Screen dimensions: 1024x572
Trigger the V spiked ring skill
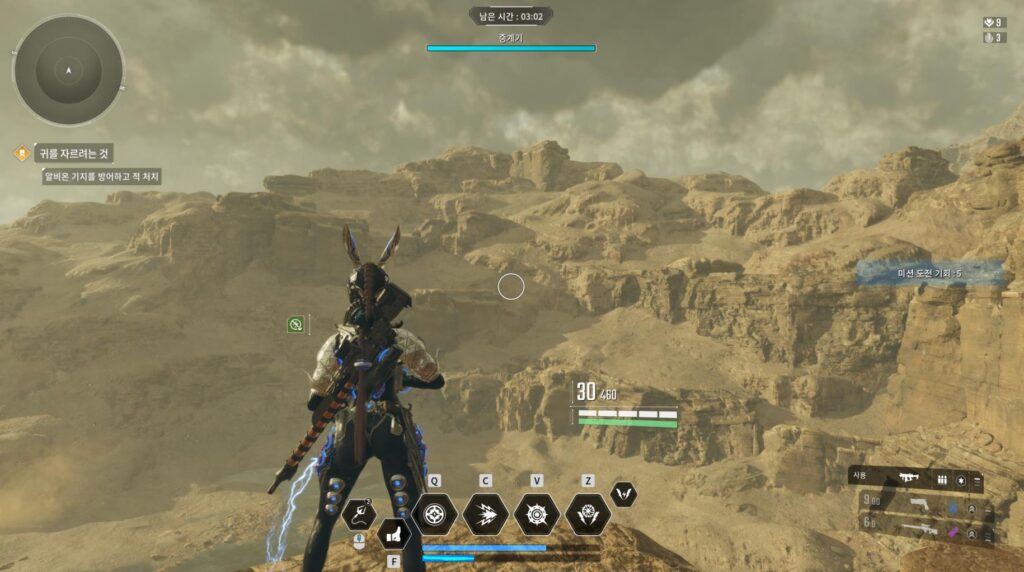(x=537, y=514)
